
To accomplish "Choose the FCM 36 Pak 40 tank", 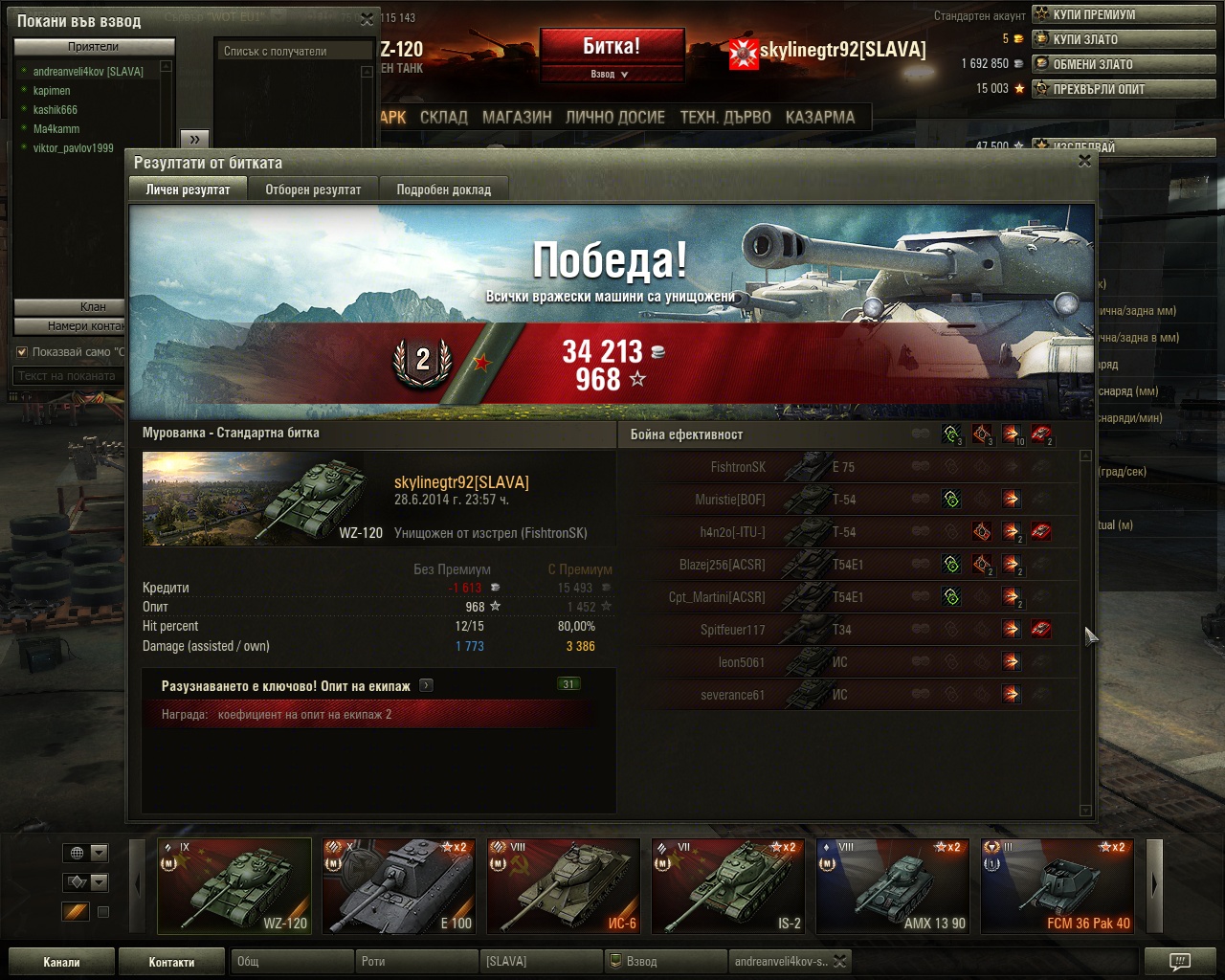I will pos(1058,885).
